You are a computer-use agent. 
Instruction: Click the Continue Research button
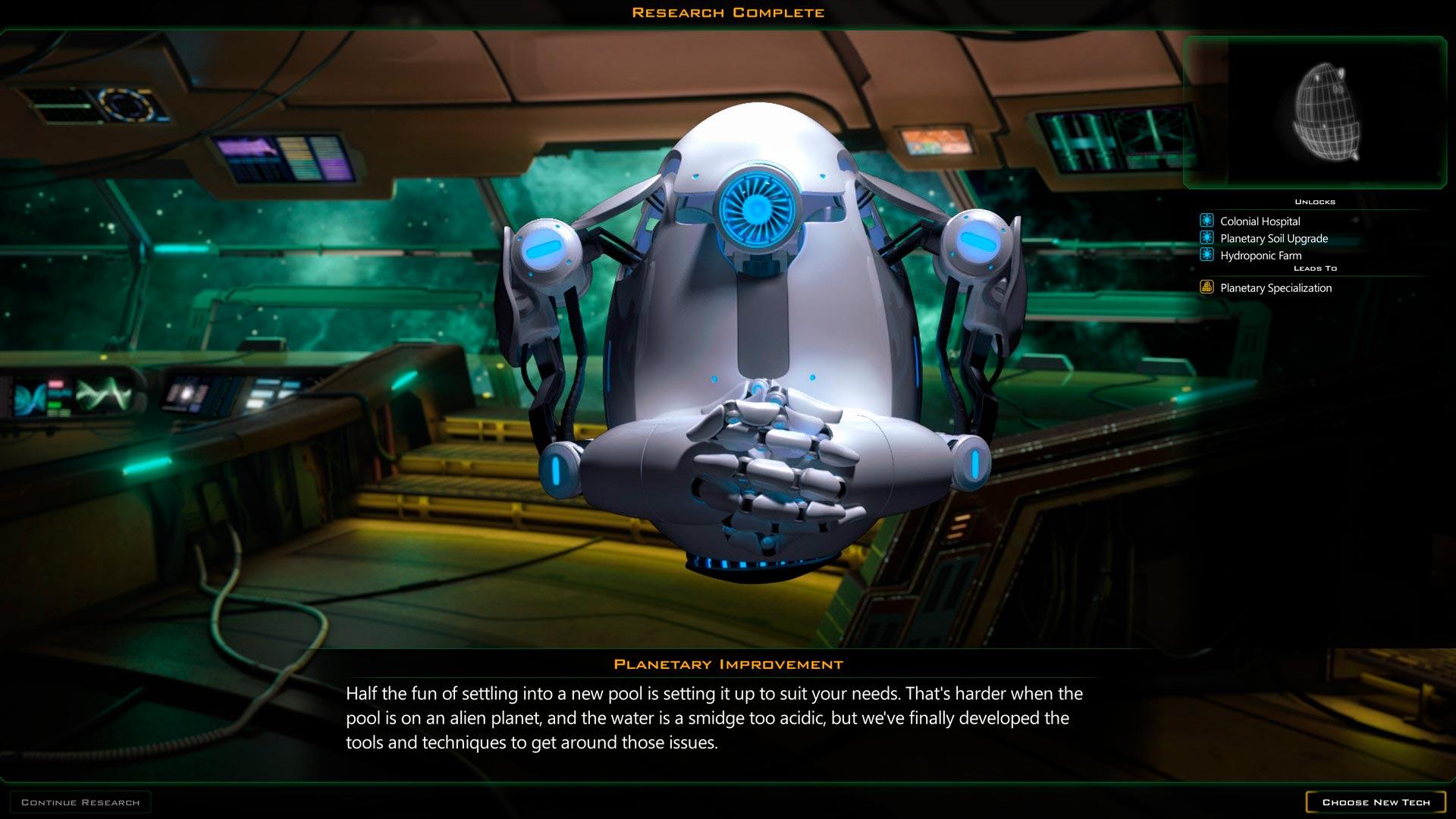(x=80, y=802)
